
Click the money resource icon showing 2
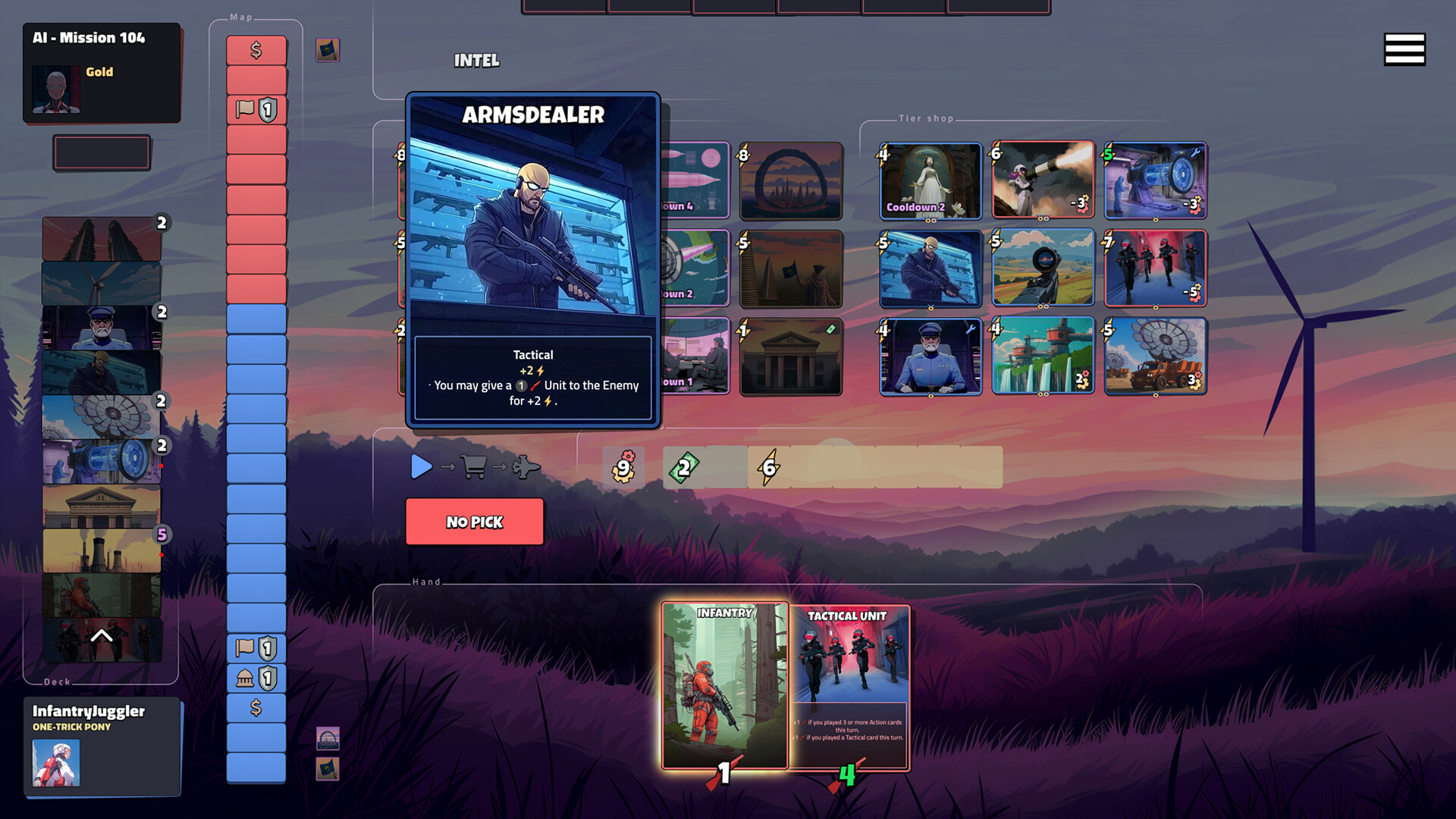[x=683, y=468]
